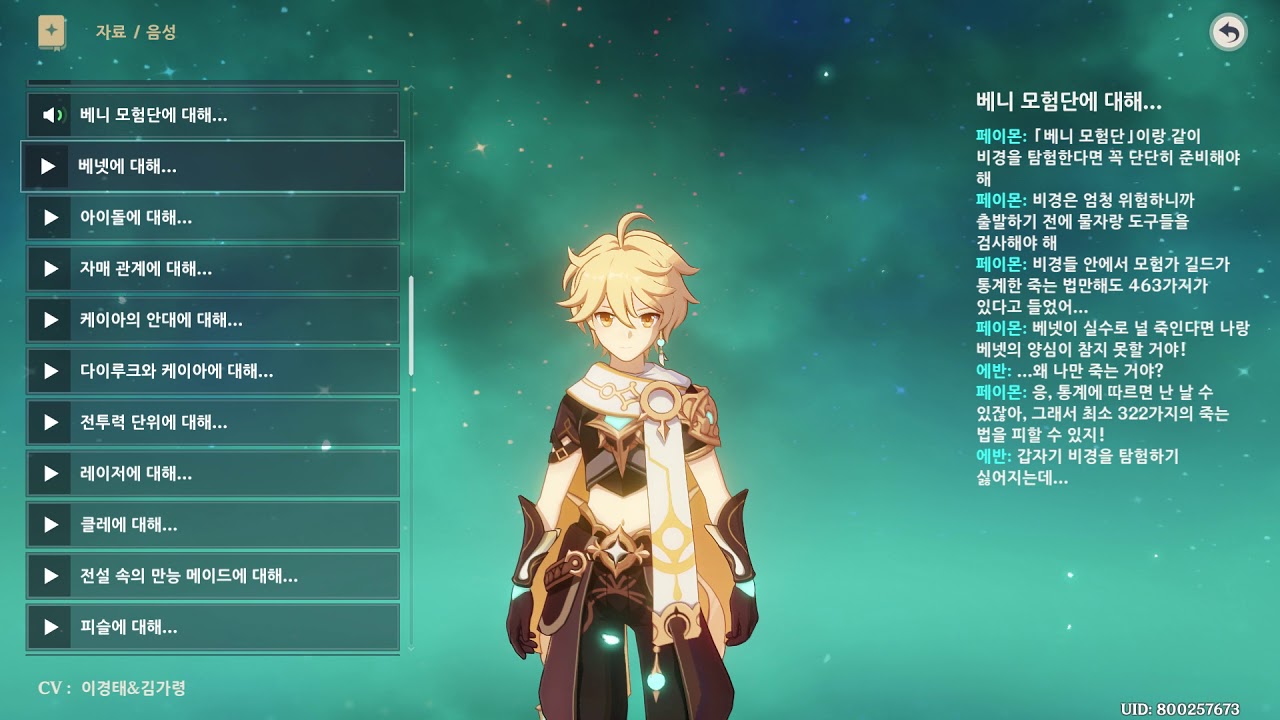Image resolution: width=1280 pixels, height=720 pixels.
Task: Select the 레이저에 대해 voice entry
Action: (x=212, y=473)
